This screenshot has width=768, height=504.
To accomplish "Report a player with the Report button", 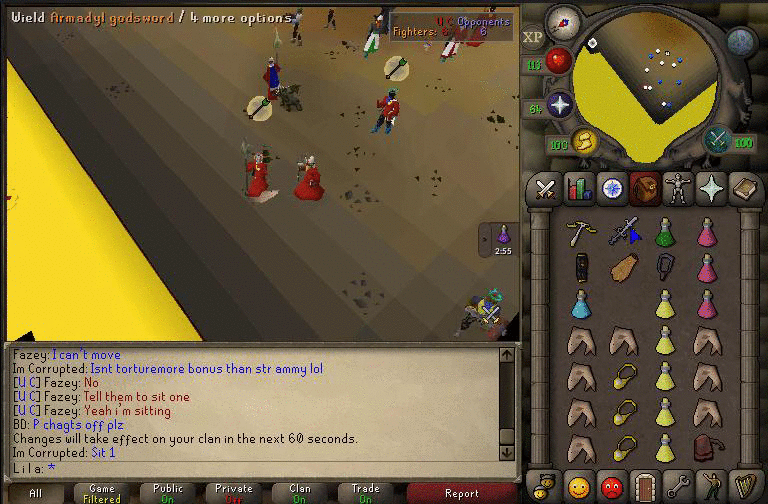I will coord(462,493).
